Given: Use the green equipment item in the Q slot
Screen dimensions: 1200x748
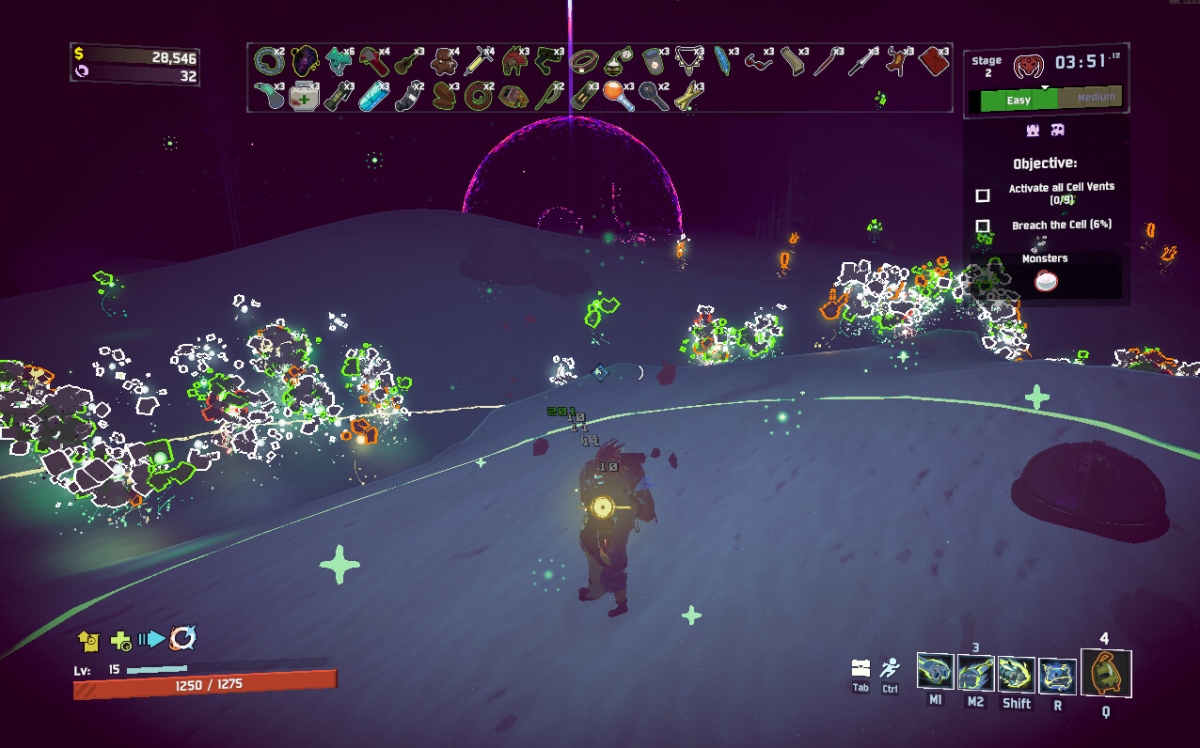Looking at the screenshot, I should [x=1106, y=674].
